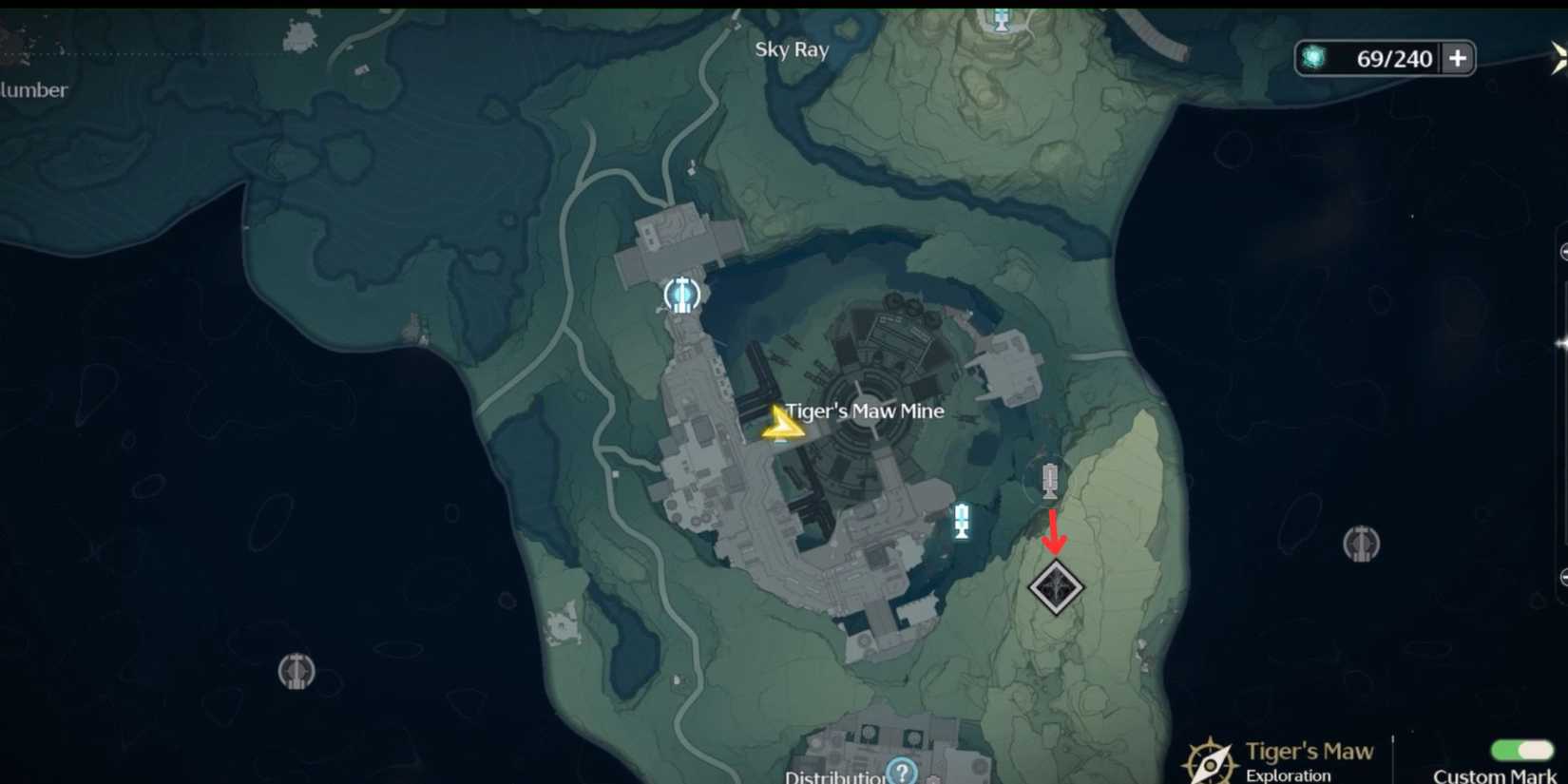Open the boss marker indicated by the red arrow
The width and height of the screenshot is (1568, 784).
tap(1057, 586)
